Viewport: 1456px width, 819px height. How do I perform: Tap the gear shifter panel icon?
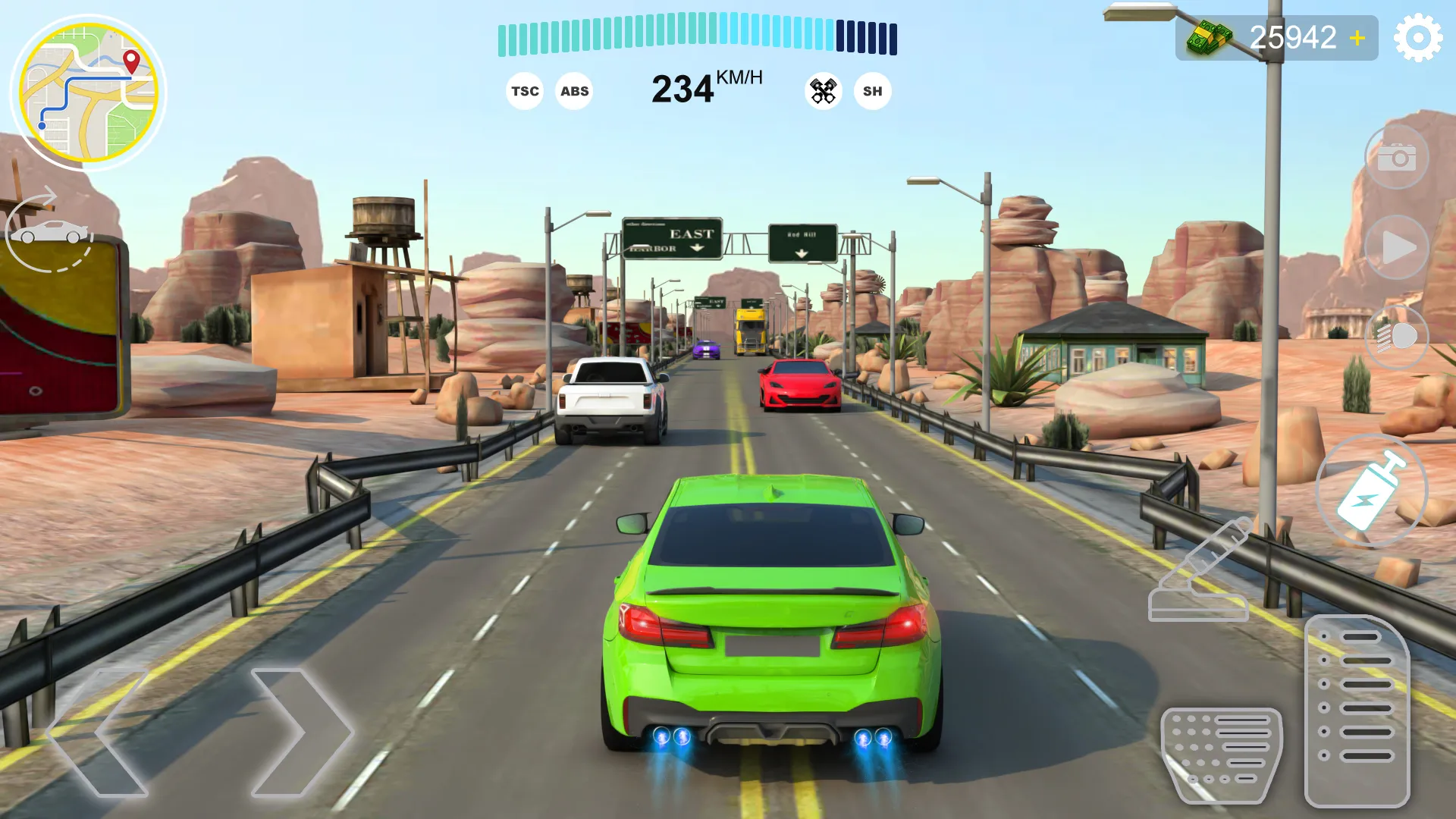1360,709
